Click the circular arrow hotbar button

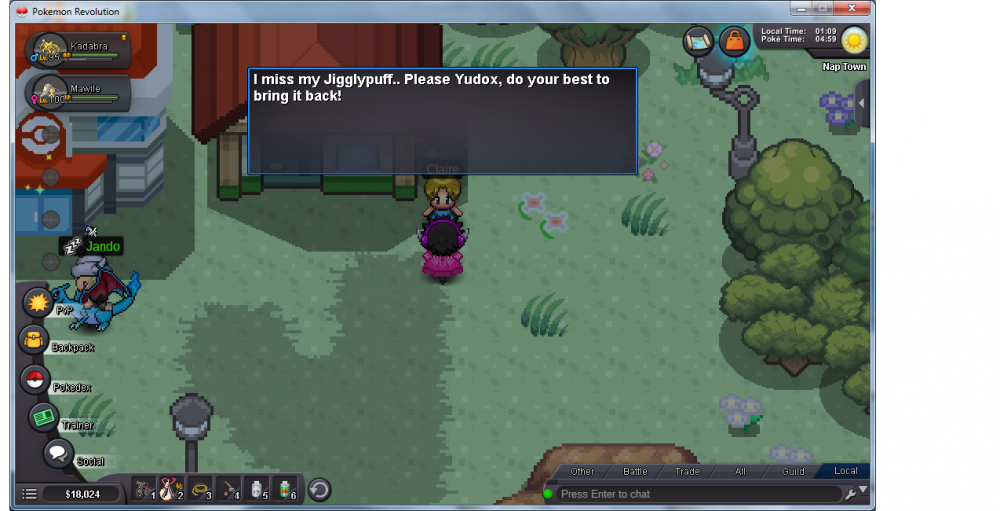click(319, 490)
